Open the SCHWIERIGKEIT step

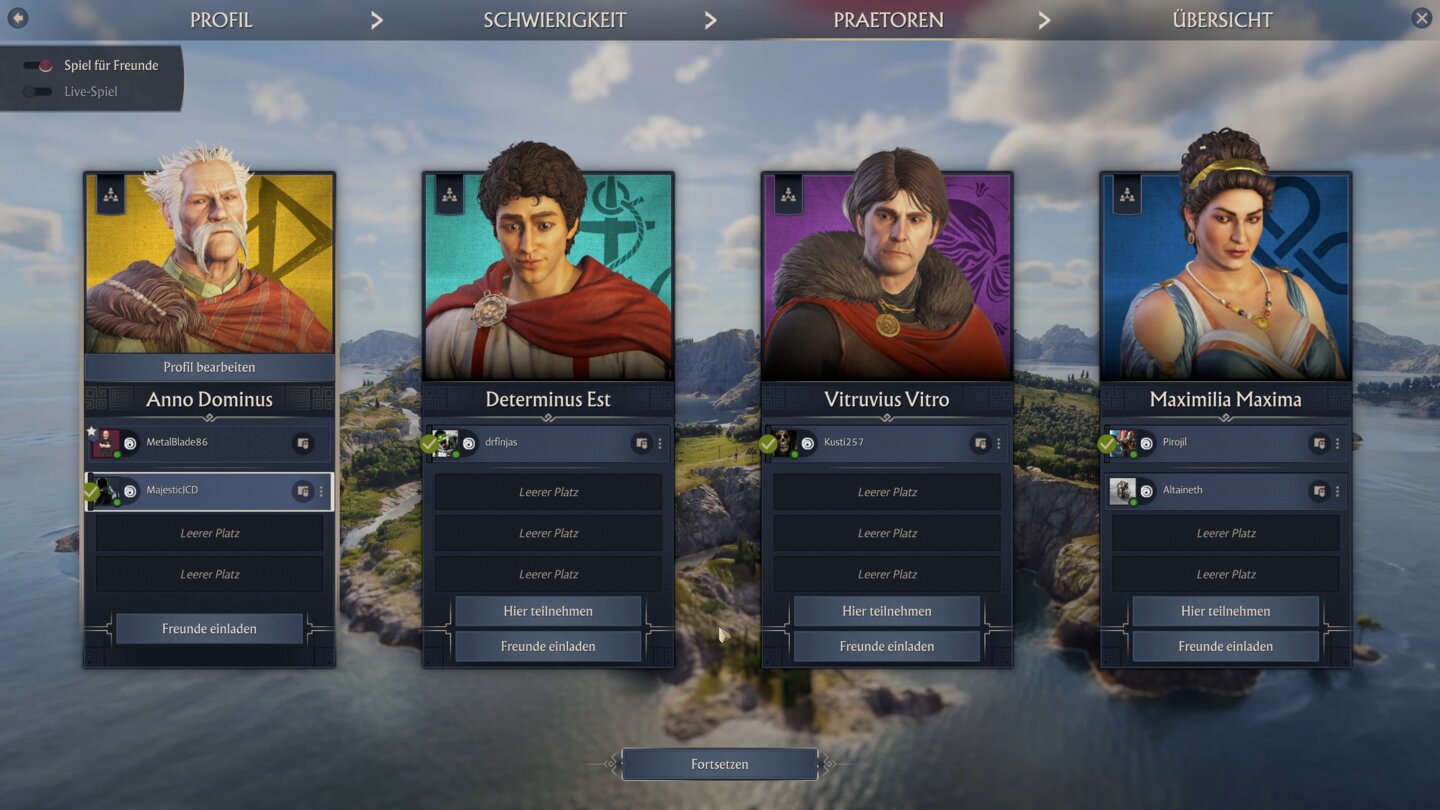click(554, 20)
